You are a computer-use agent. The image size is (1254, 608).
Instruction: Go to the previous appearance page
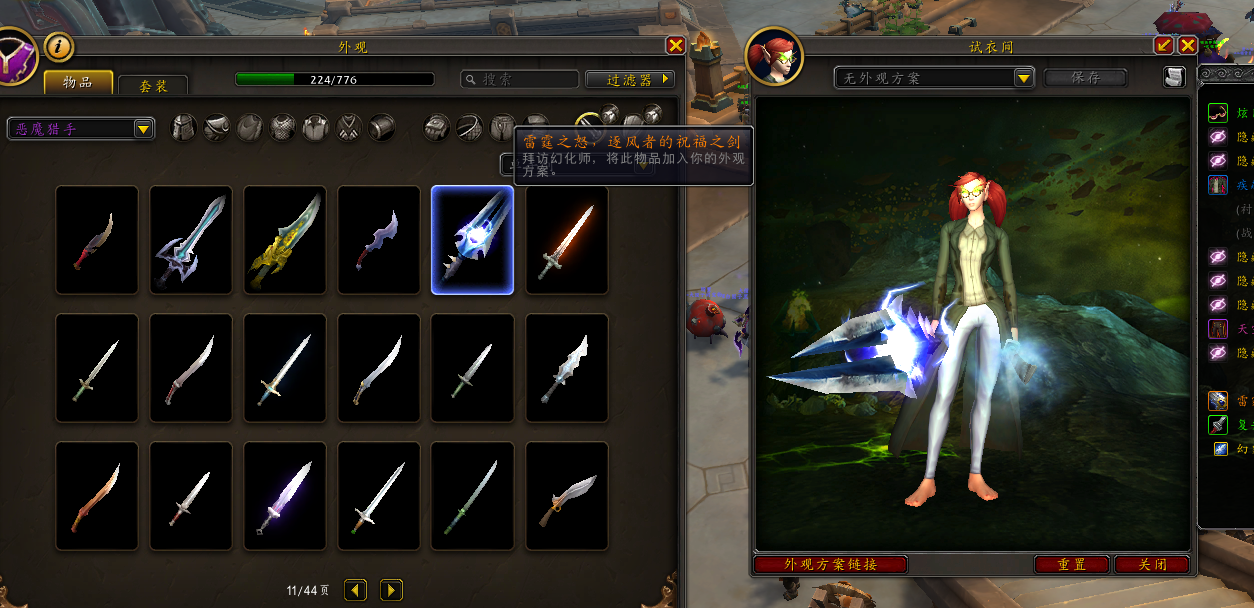click(355, 590)
